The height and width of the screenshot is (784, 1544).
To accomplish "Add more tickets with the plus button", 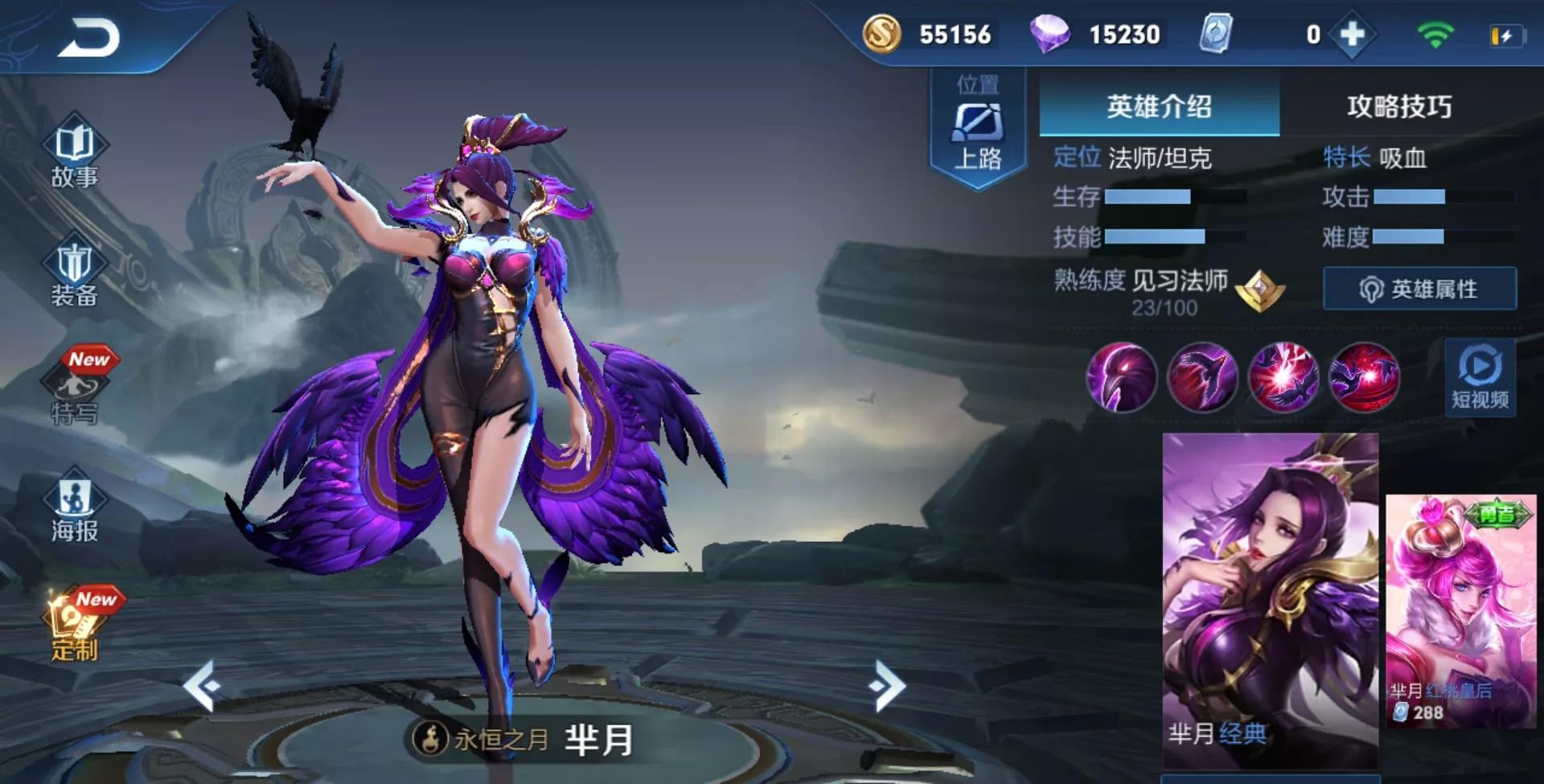I will point(1353,35).
